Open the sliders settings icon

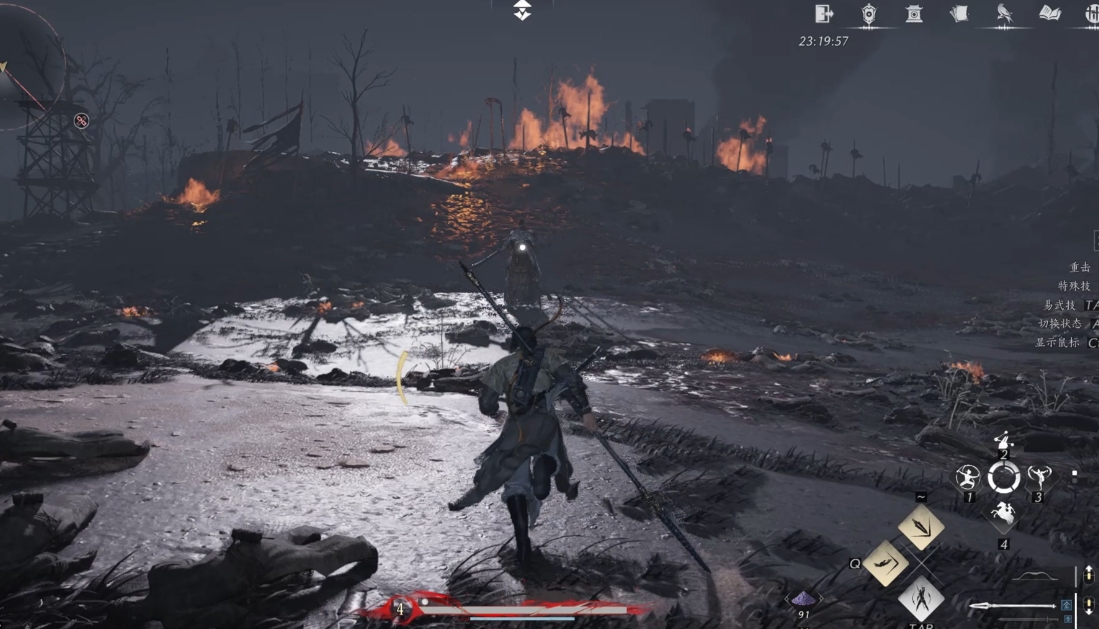coord(1091,13)
